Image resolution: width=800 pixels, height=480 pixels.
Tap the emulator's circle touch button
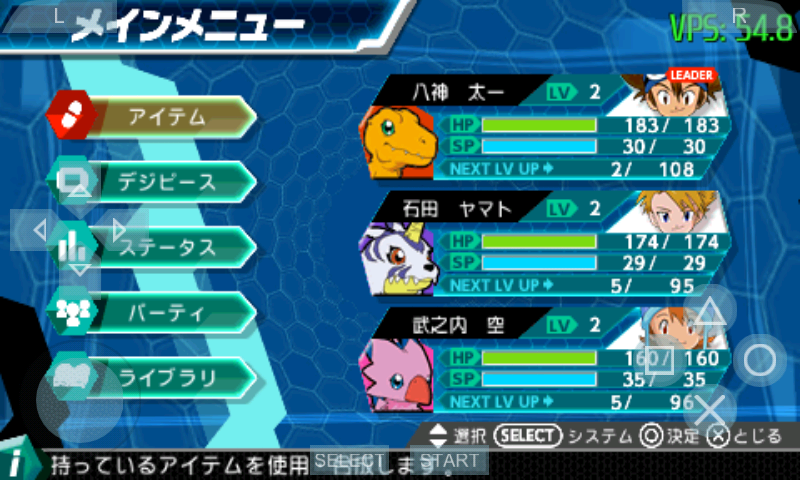click(761, 360)
